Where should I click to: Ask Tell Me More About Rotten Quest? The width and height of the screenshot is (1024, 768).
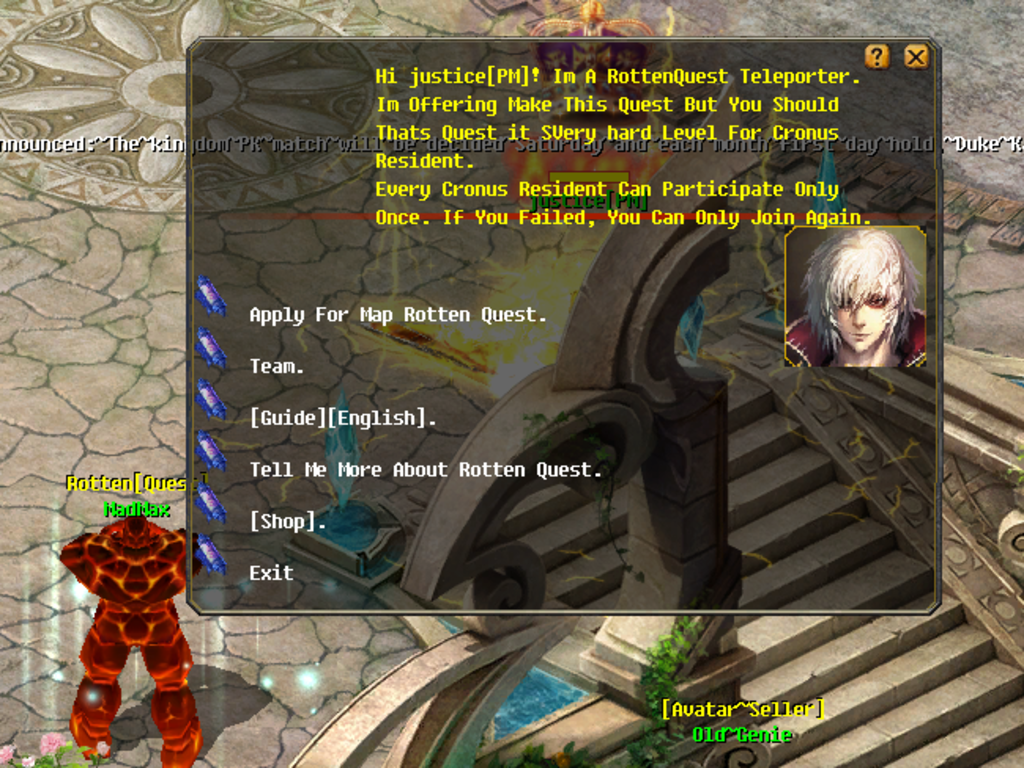click(x=425, y=470)
